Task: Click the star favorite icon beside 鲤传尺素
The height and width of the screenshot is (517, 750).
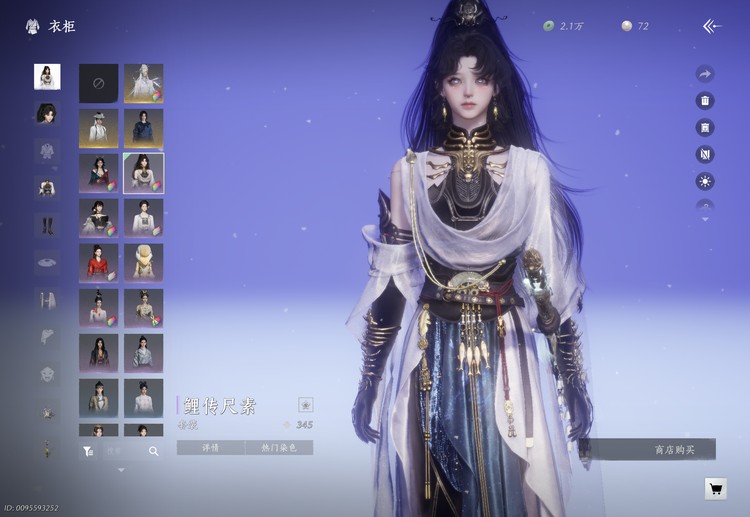Action: pos(305,405)
